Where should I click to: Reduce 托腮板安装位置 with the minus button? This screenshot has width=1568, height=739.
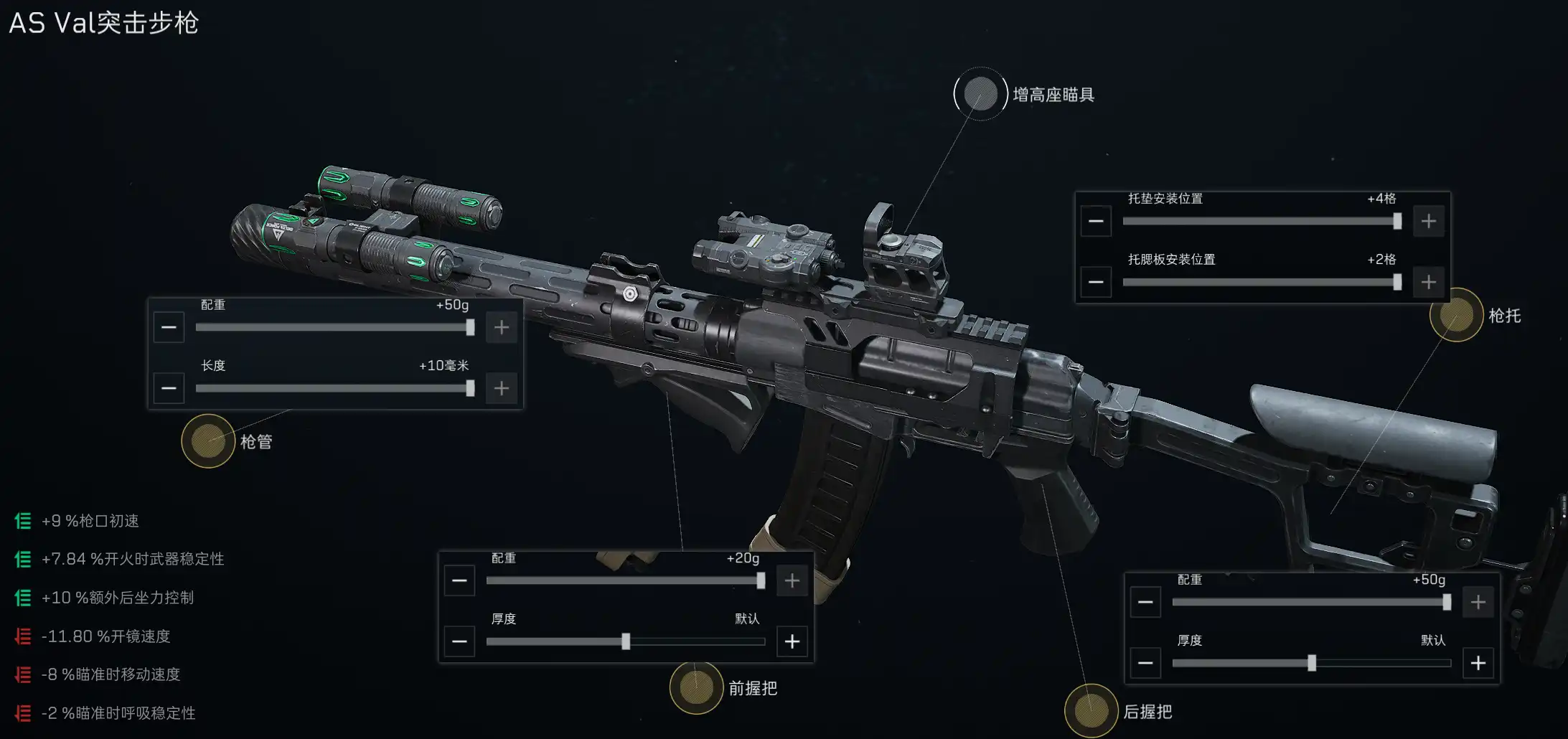[x=1096, y=282]
